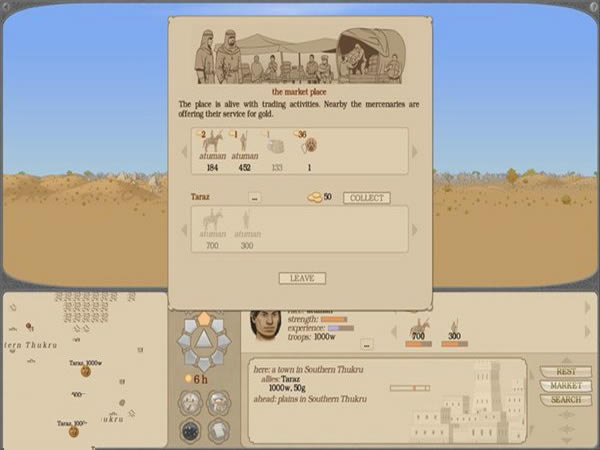Click the ellipsis button beside Taraz
600x450 pixels.
click(255, 198)
